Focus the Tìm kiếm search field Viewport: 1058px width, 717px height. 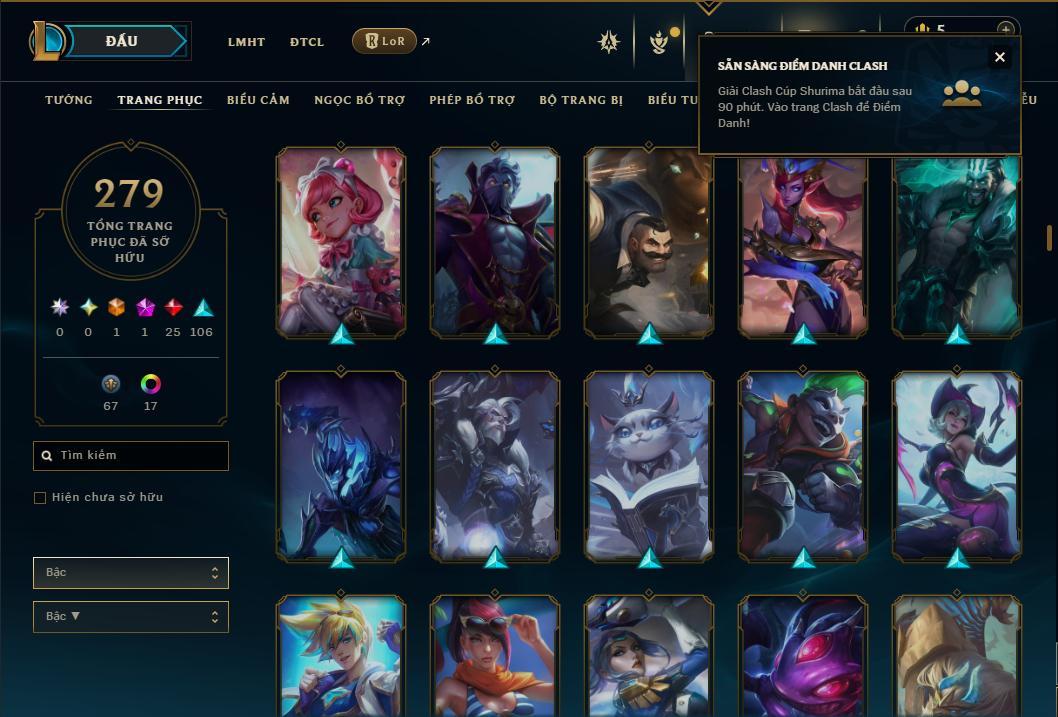coord(131,456)
